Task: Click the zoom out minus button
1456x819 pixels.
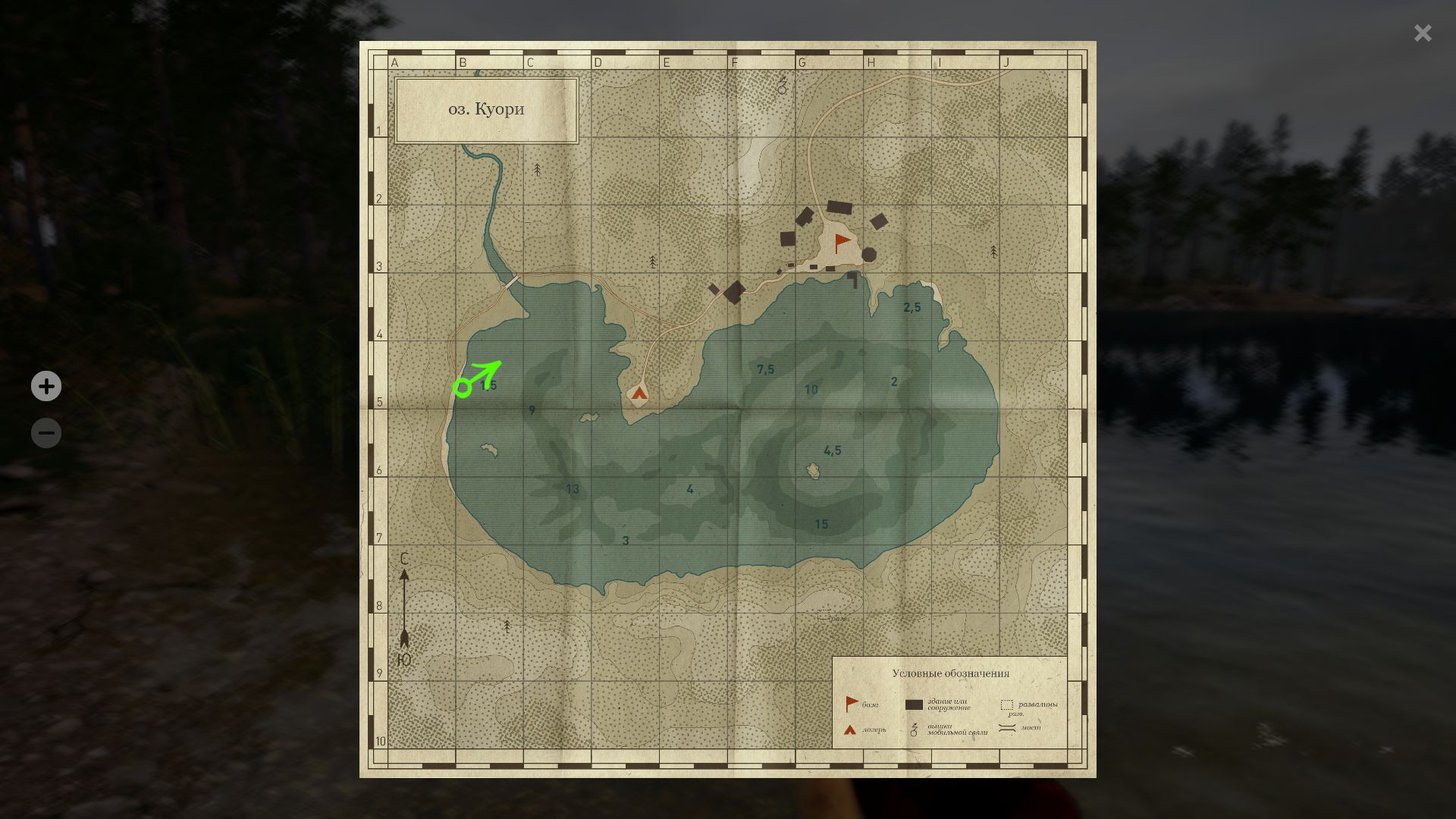Action: coord(45,432)
